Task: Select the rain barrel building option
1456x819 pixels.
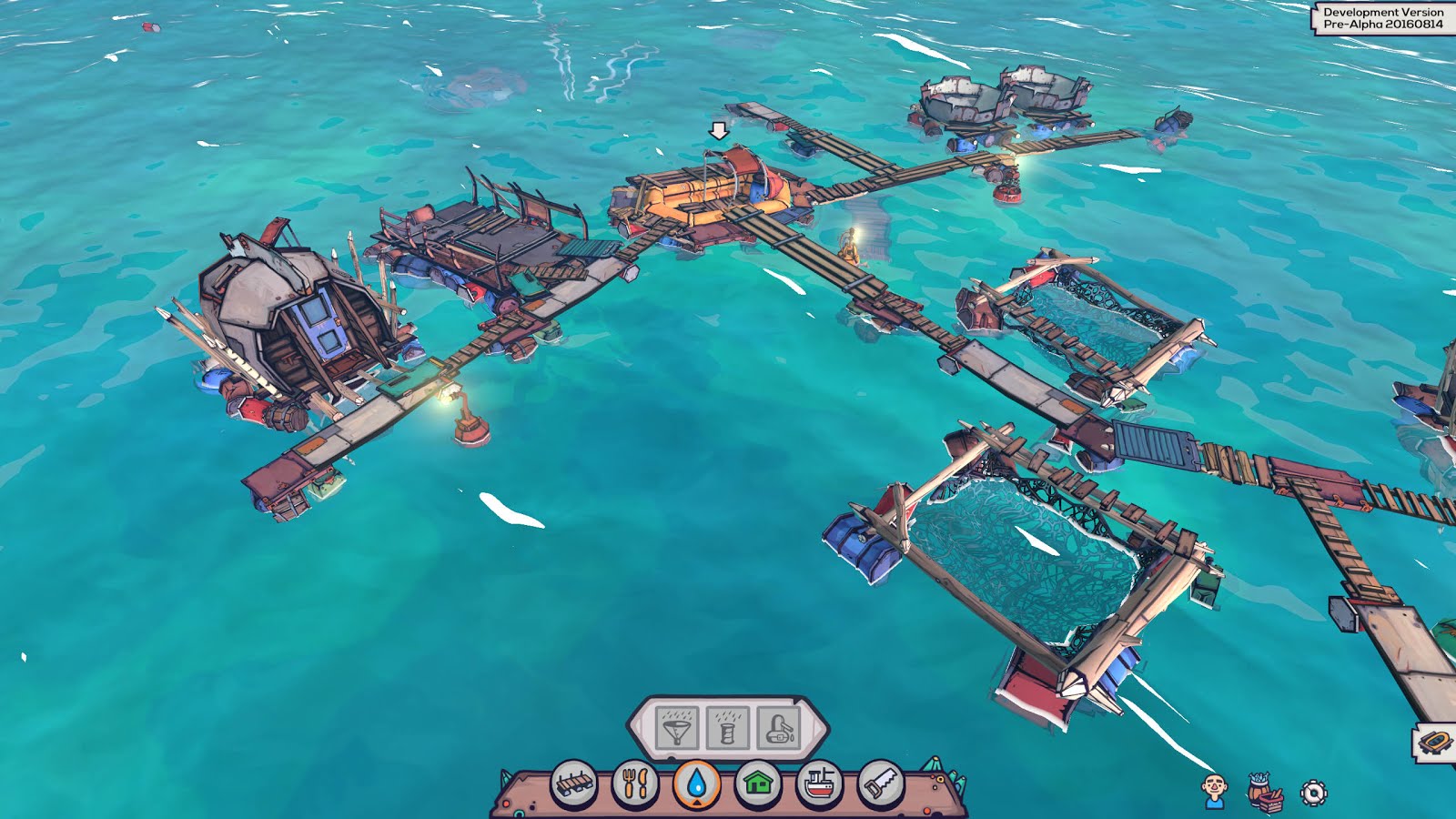Action: click(728, 728)
